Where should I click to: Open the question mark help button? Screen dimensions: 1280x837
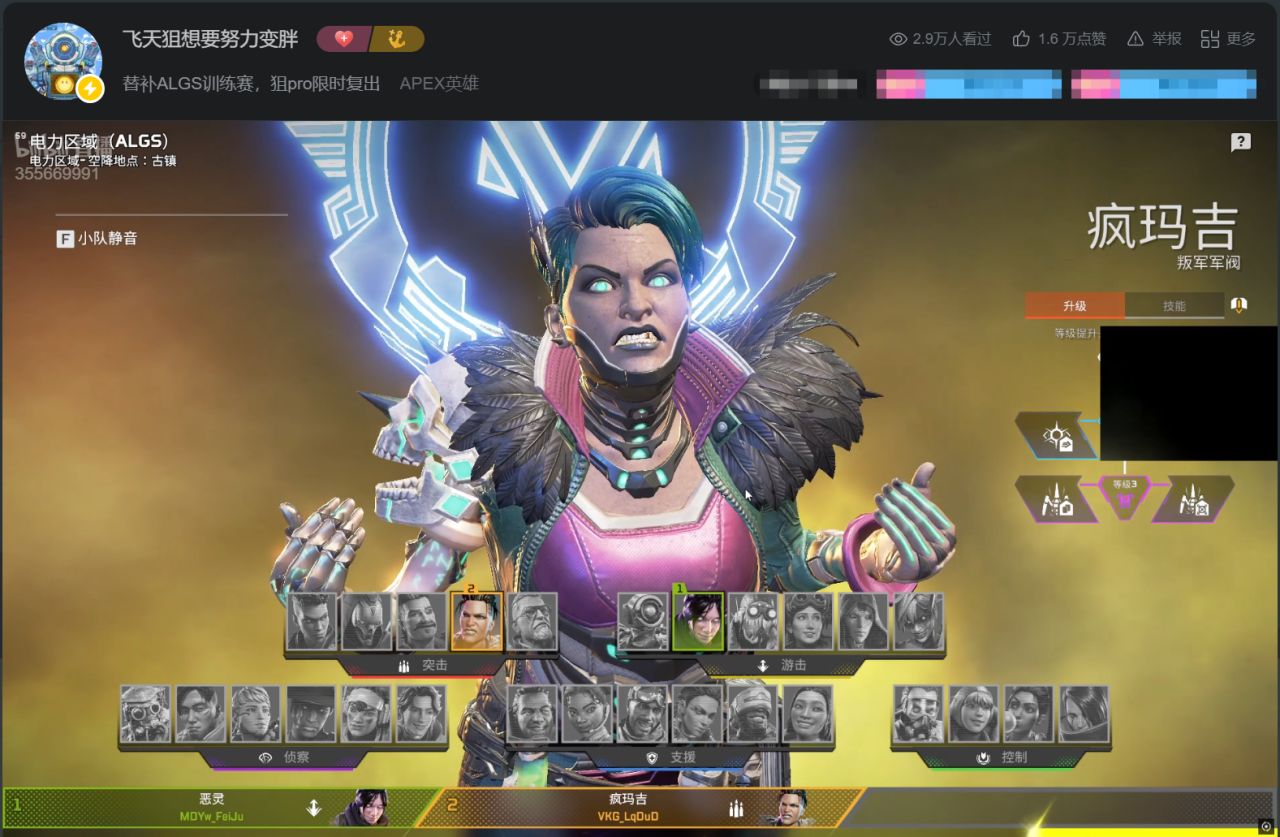pyautogui.click(x=1240, y=142)
